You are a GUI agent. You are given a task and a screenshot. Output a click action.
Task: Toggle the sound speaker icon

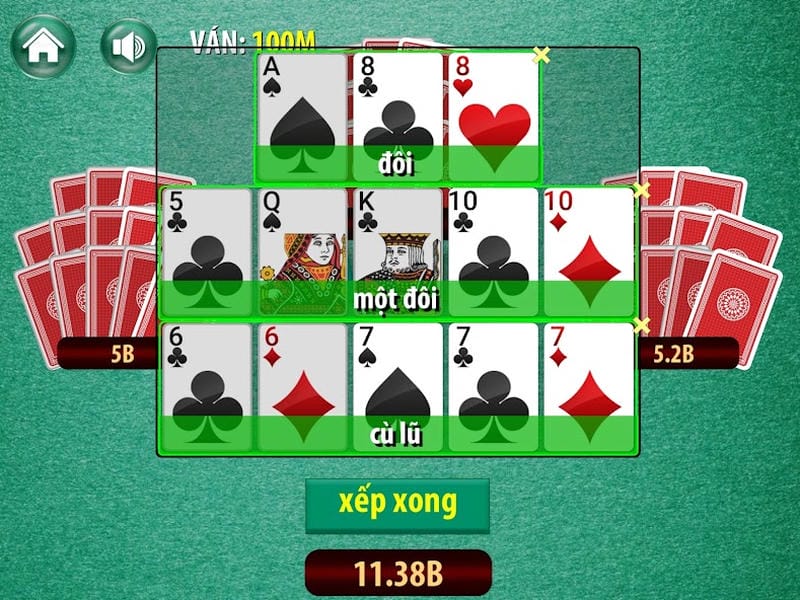point(128,47)
